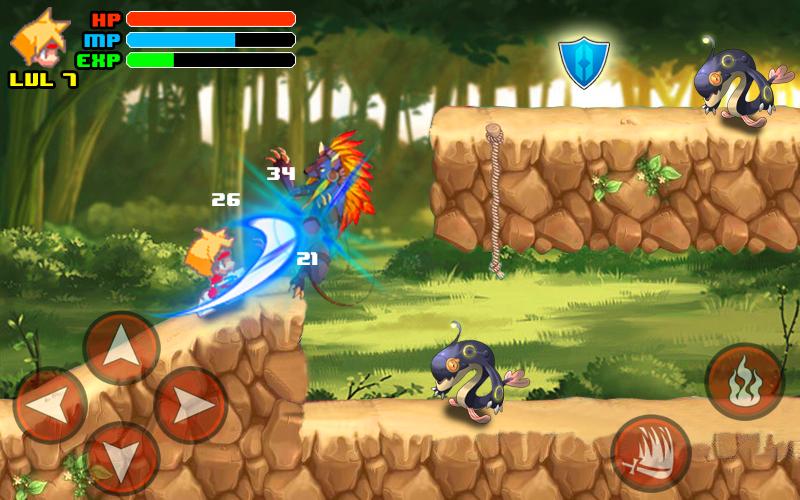Activate the flame special skill button
The height and width of the screenshot is (500, 800).
click(743, 381)
